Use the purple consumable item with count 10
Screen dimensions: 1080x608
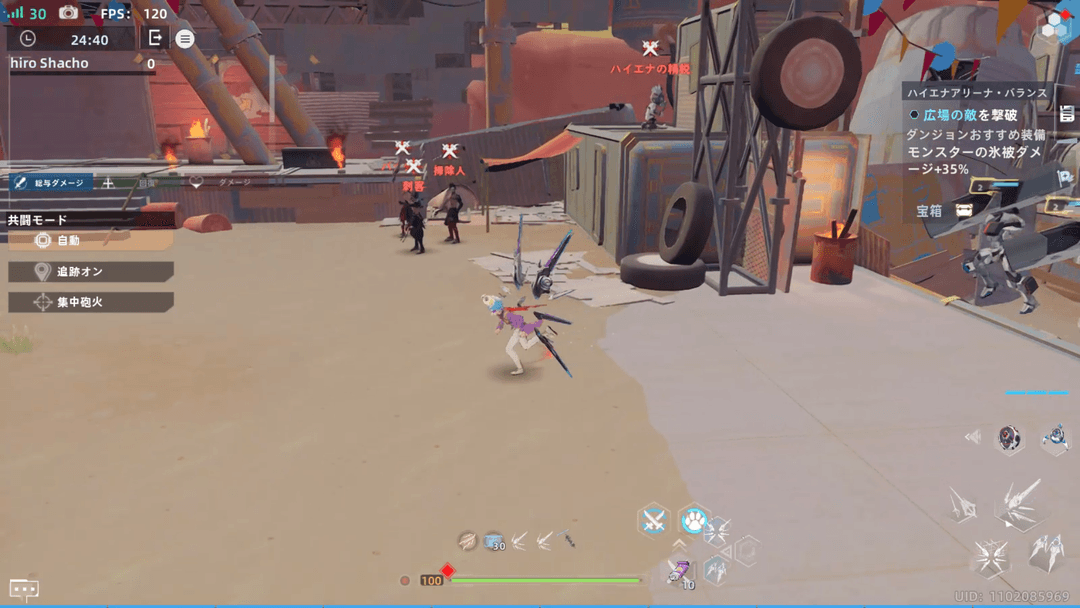680,573
